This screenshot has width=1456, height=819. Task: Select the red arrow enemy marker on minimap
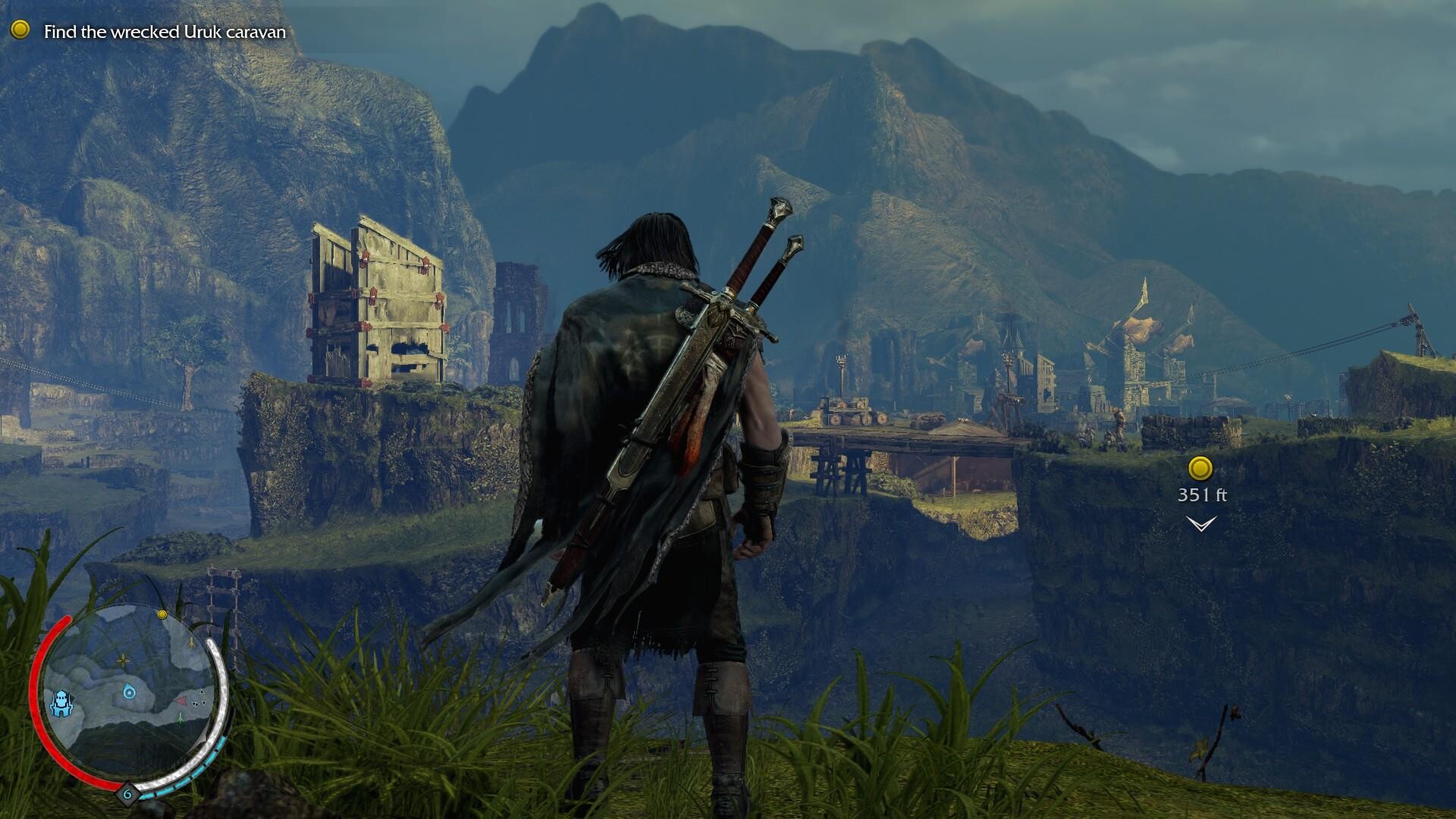(183, 699)
